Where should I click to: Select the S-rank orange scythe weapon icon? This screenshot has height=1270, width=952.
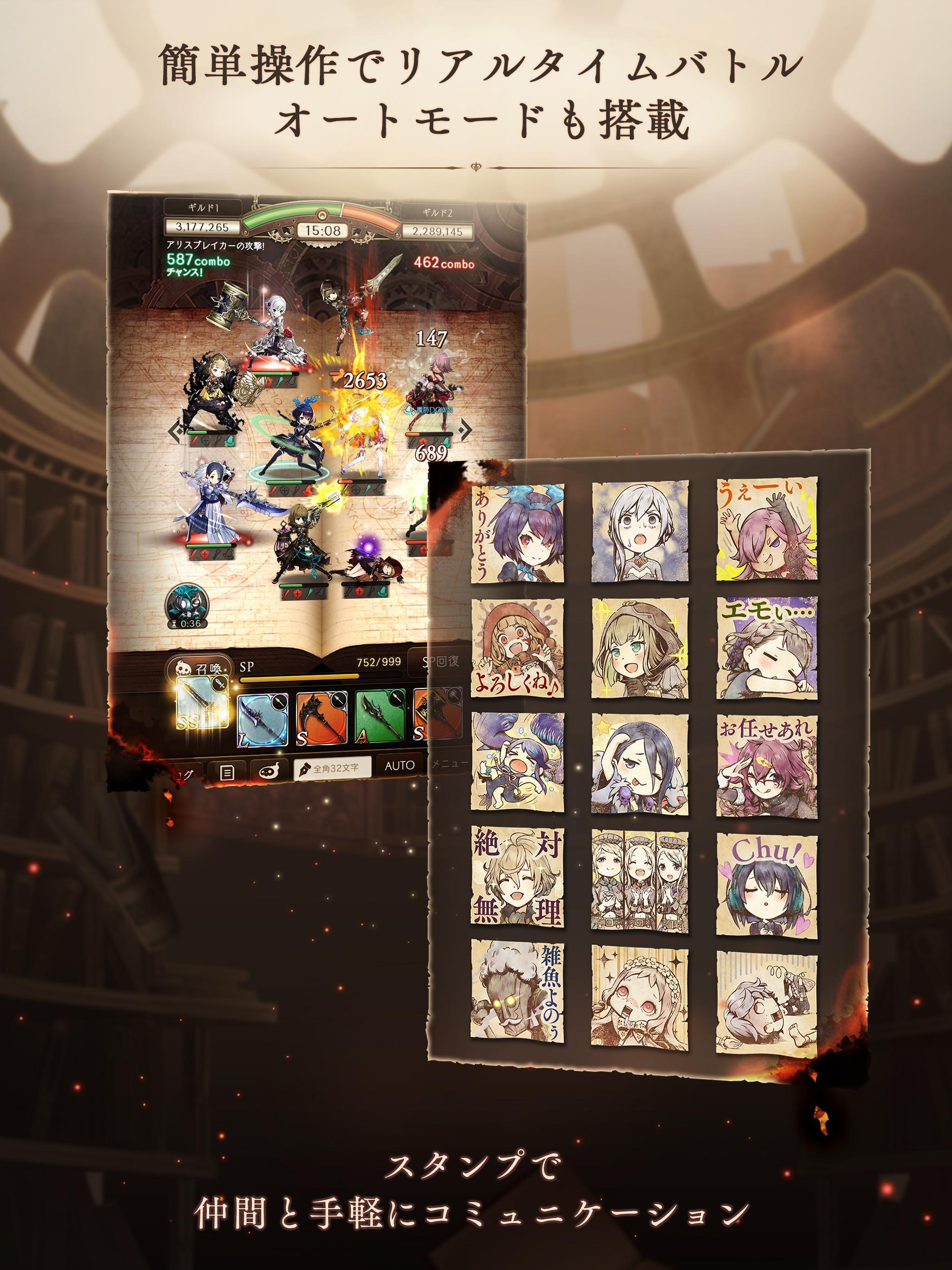click(x=319, y=718)
